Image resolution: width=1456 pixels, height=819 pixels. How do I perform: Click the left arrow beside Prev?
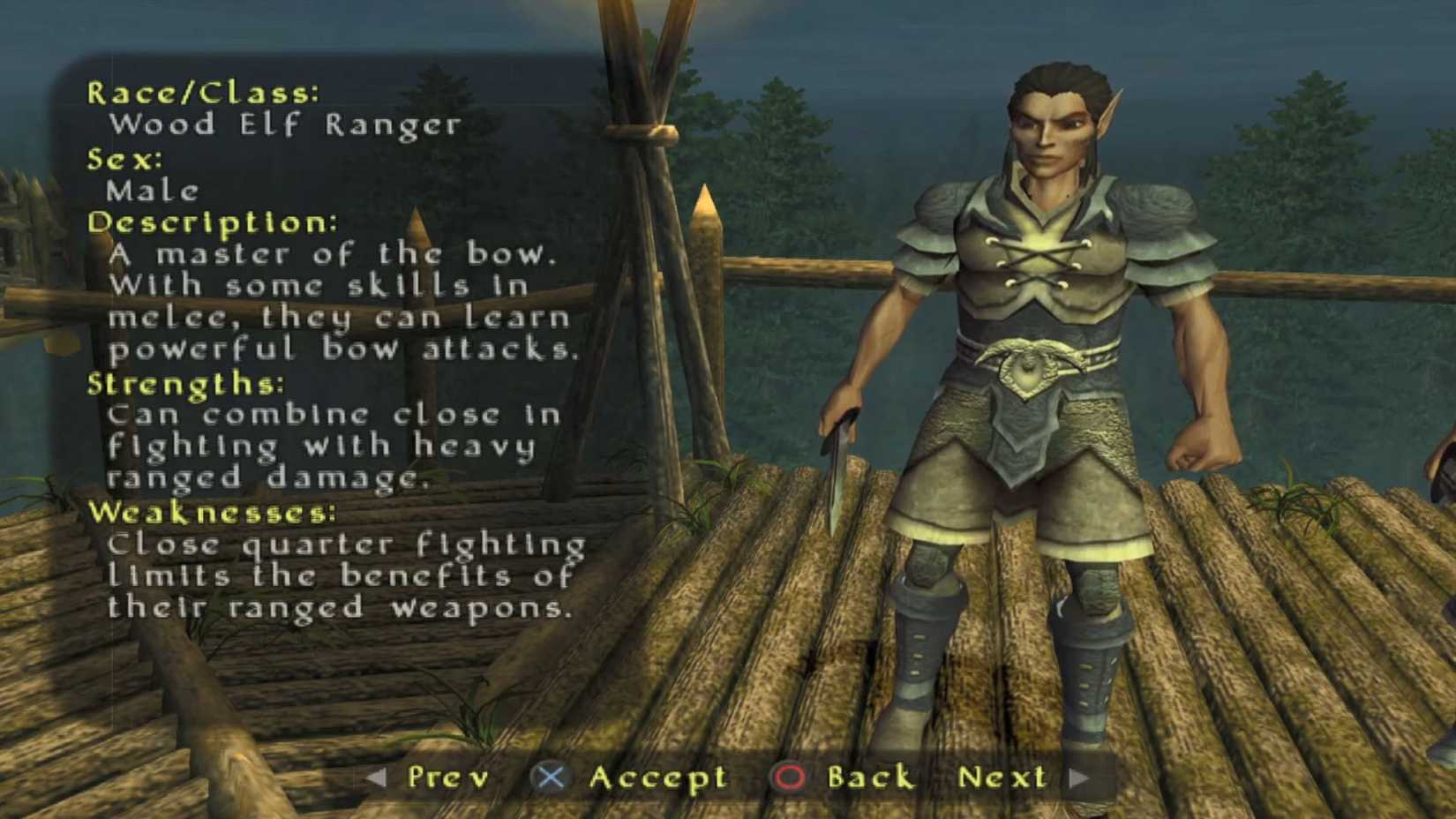[x=379, y=778]
